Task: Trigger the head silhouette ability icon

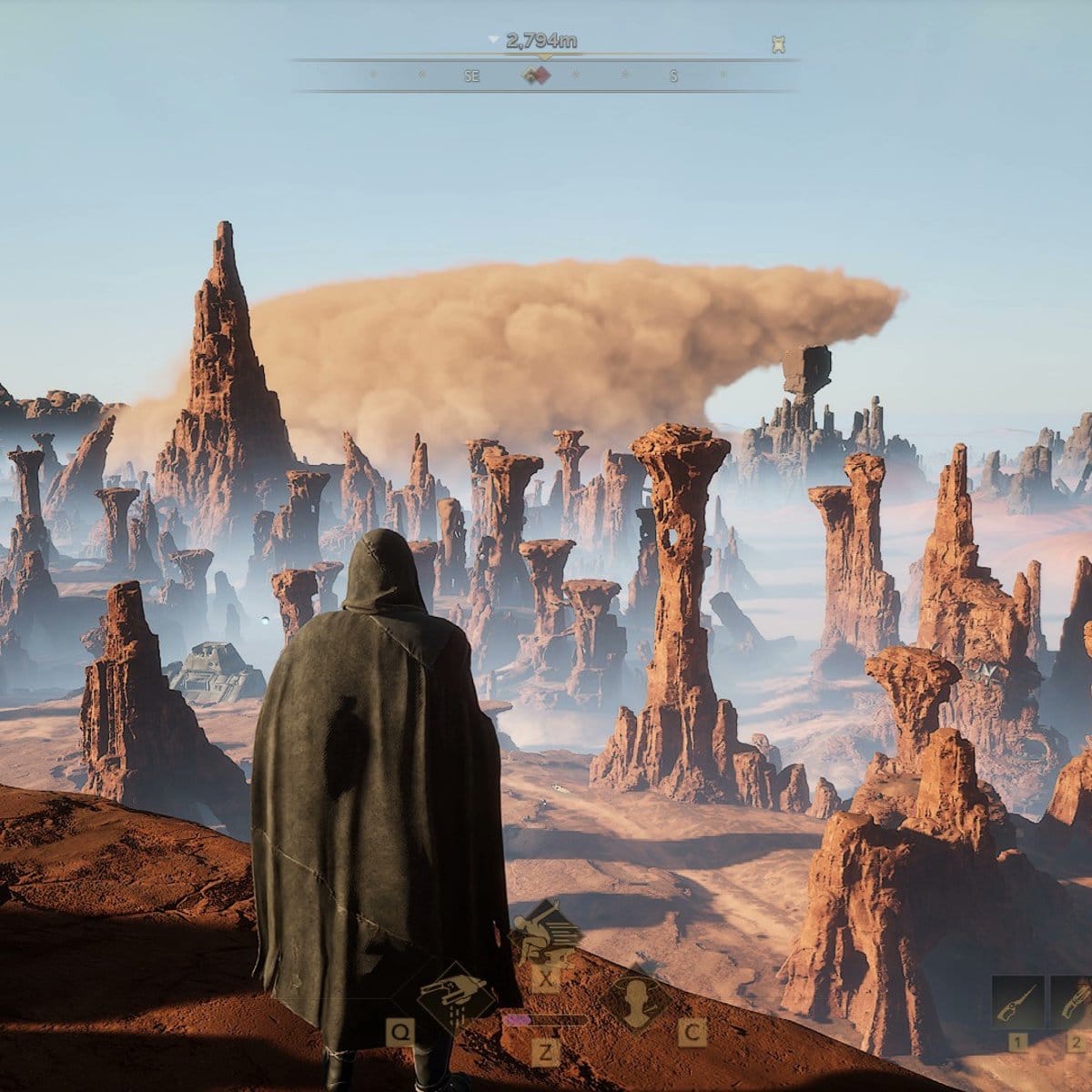Action: pyautogui.click(x=636, y=999)
